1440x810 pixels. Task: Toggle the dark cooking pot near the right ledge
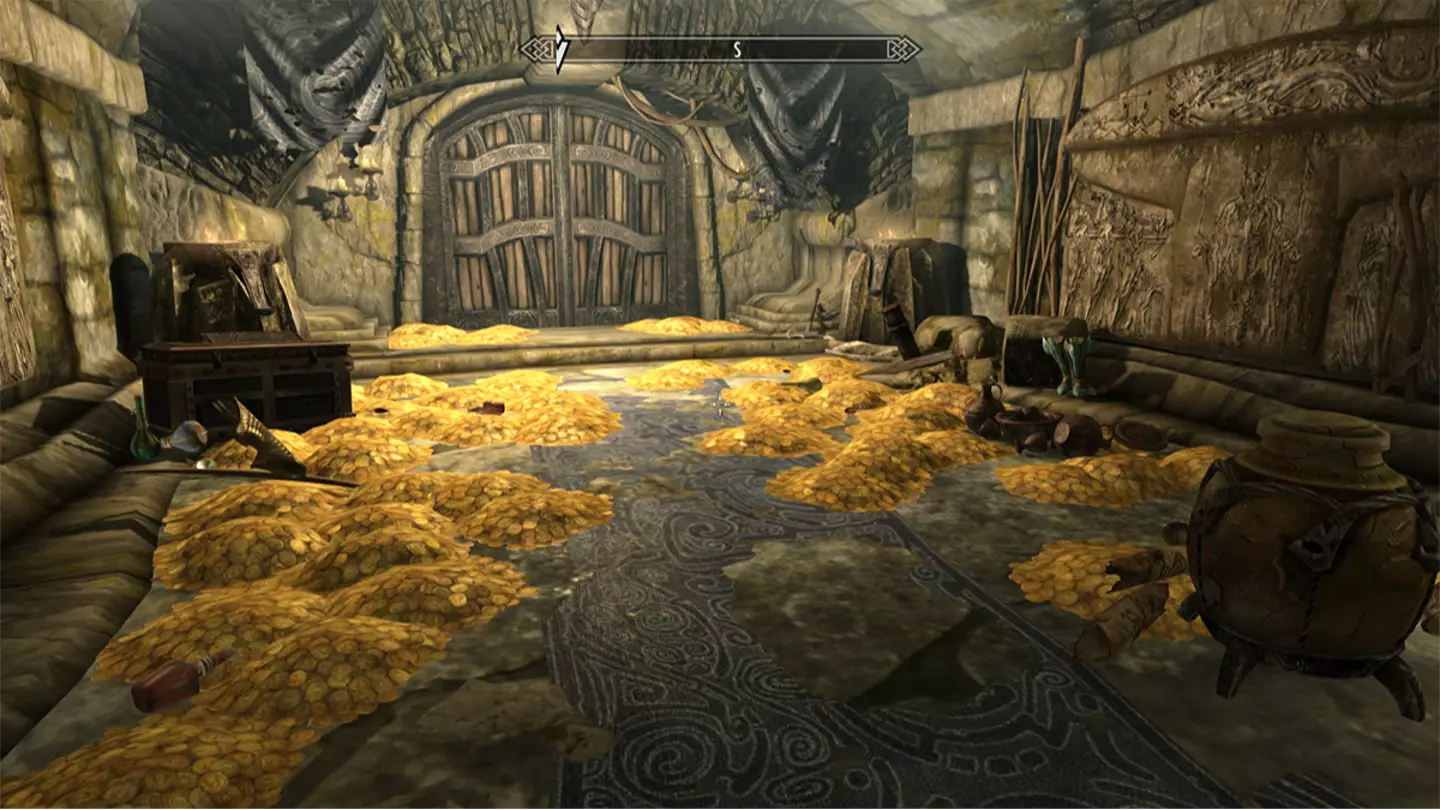tap(1025, 428)
